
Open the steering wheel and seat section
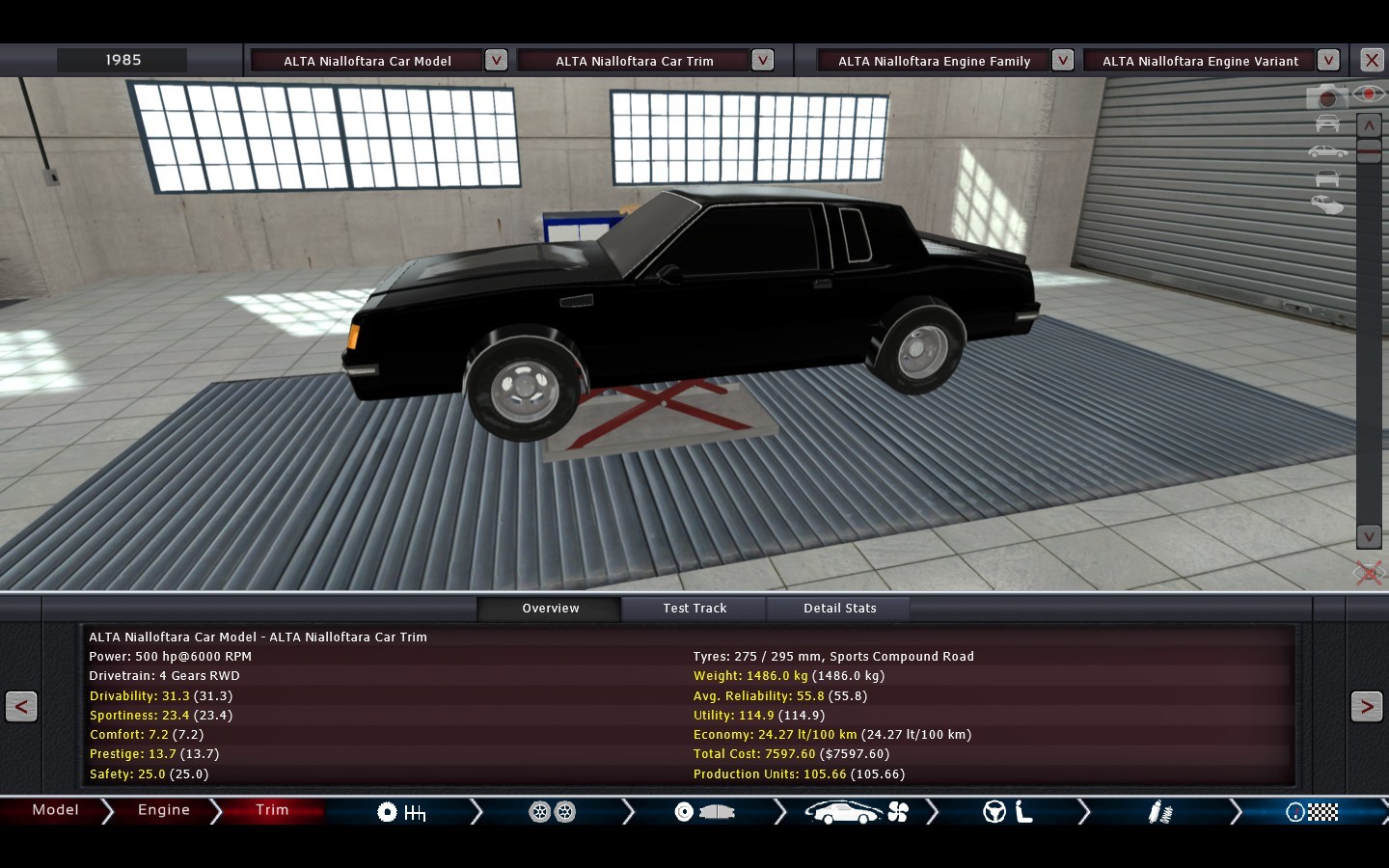coord(1008,812)
